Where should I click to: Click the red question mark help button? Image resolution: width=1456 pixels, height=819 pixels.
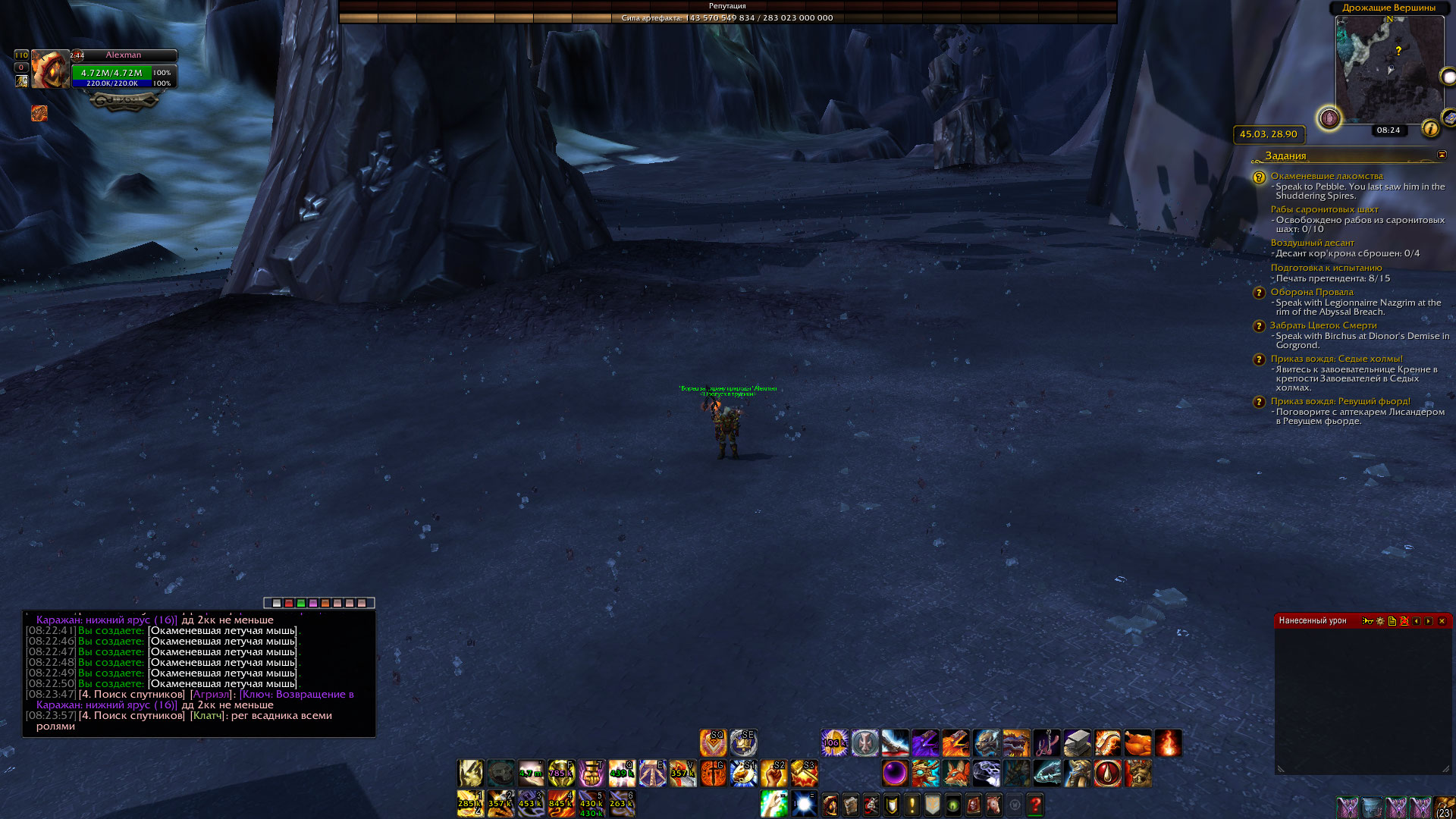[1035, 805]
